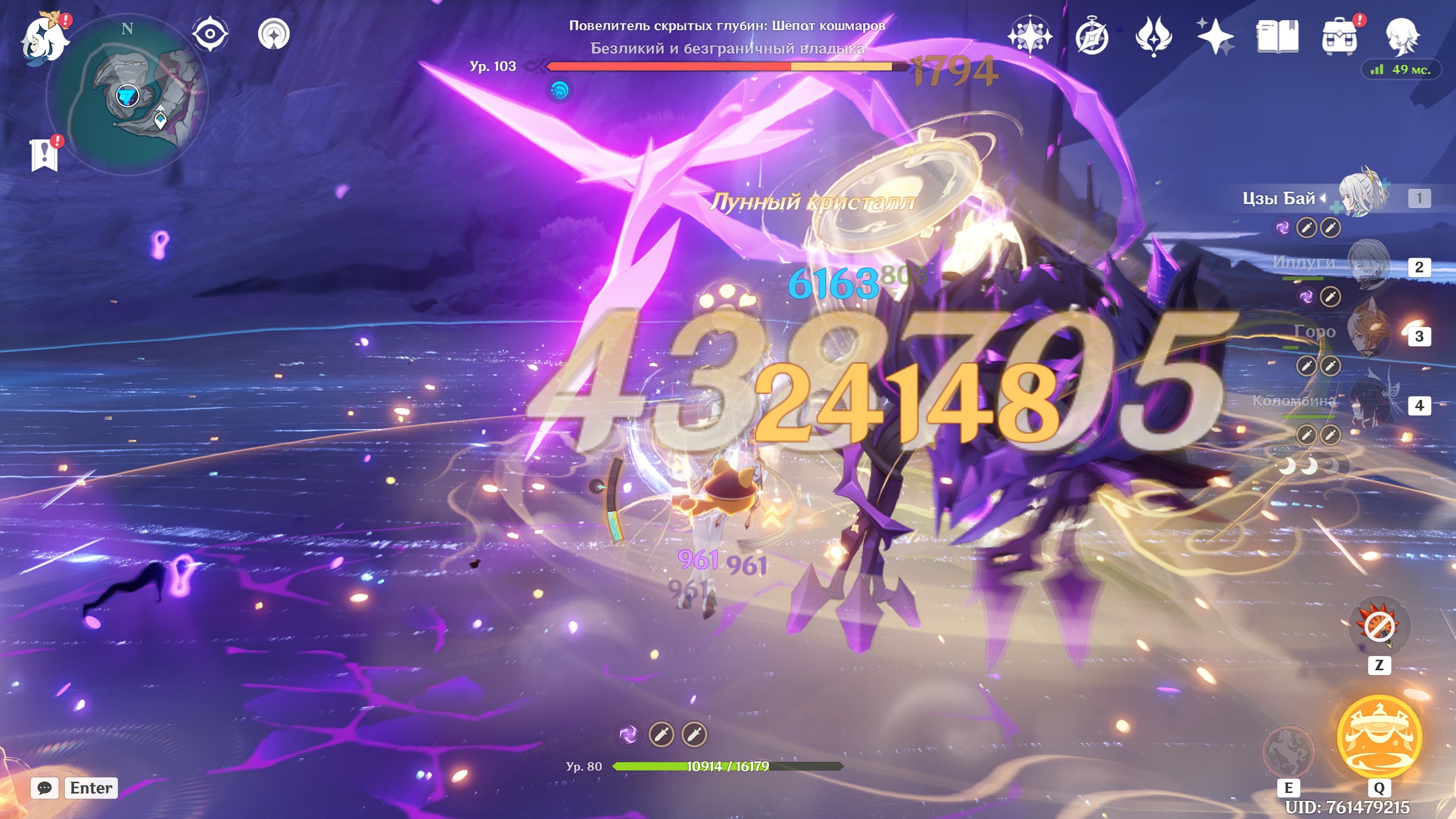Viewport: 1456px width, 819px height.
Task: Use the red gadget icon
Action: 1379,627
